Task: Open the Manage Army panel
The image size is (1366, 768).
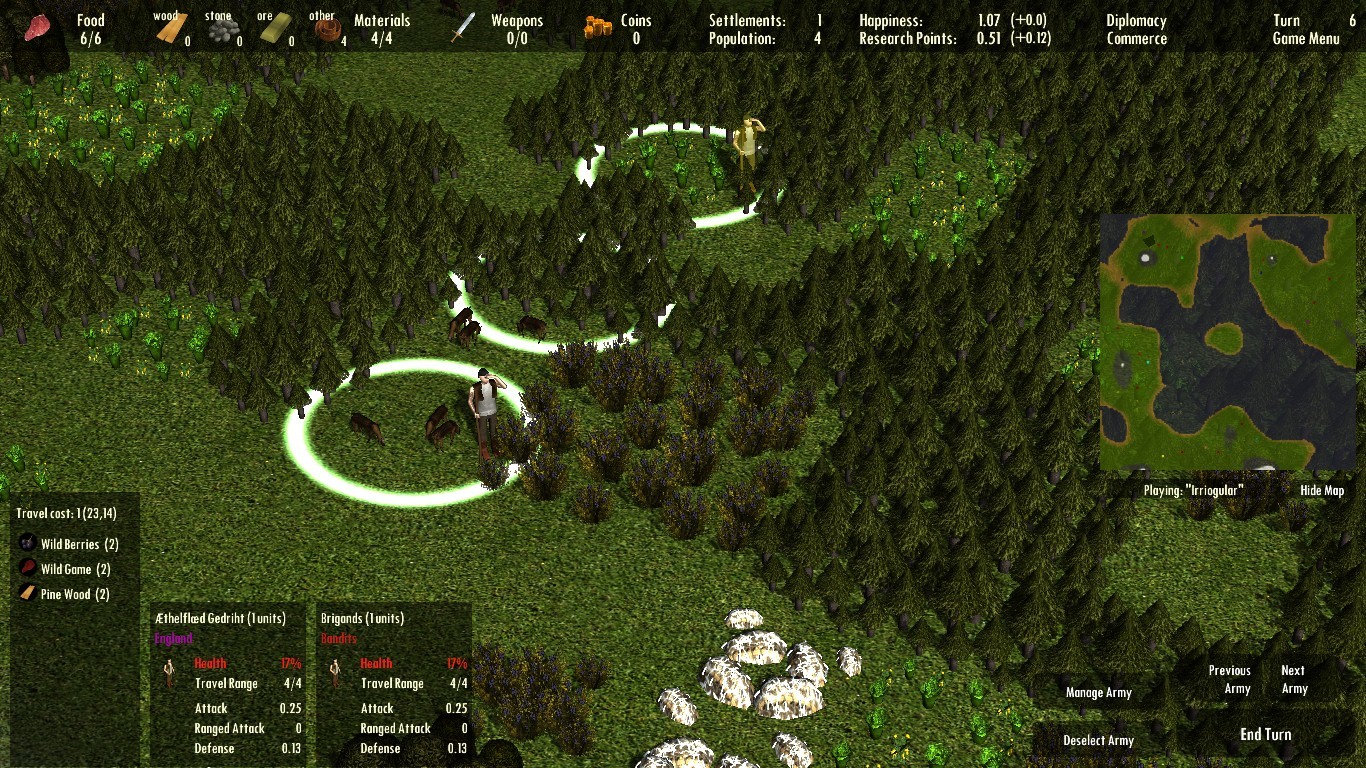Action: pyautogui.click(x=1099, y=692)
